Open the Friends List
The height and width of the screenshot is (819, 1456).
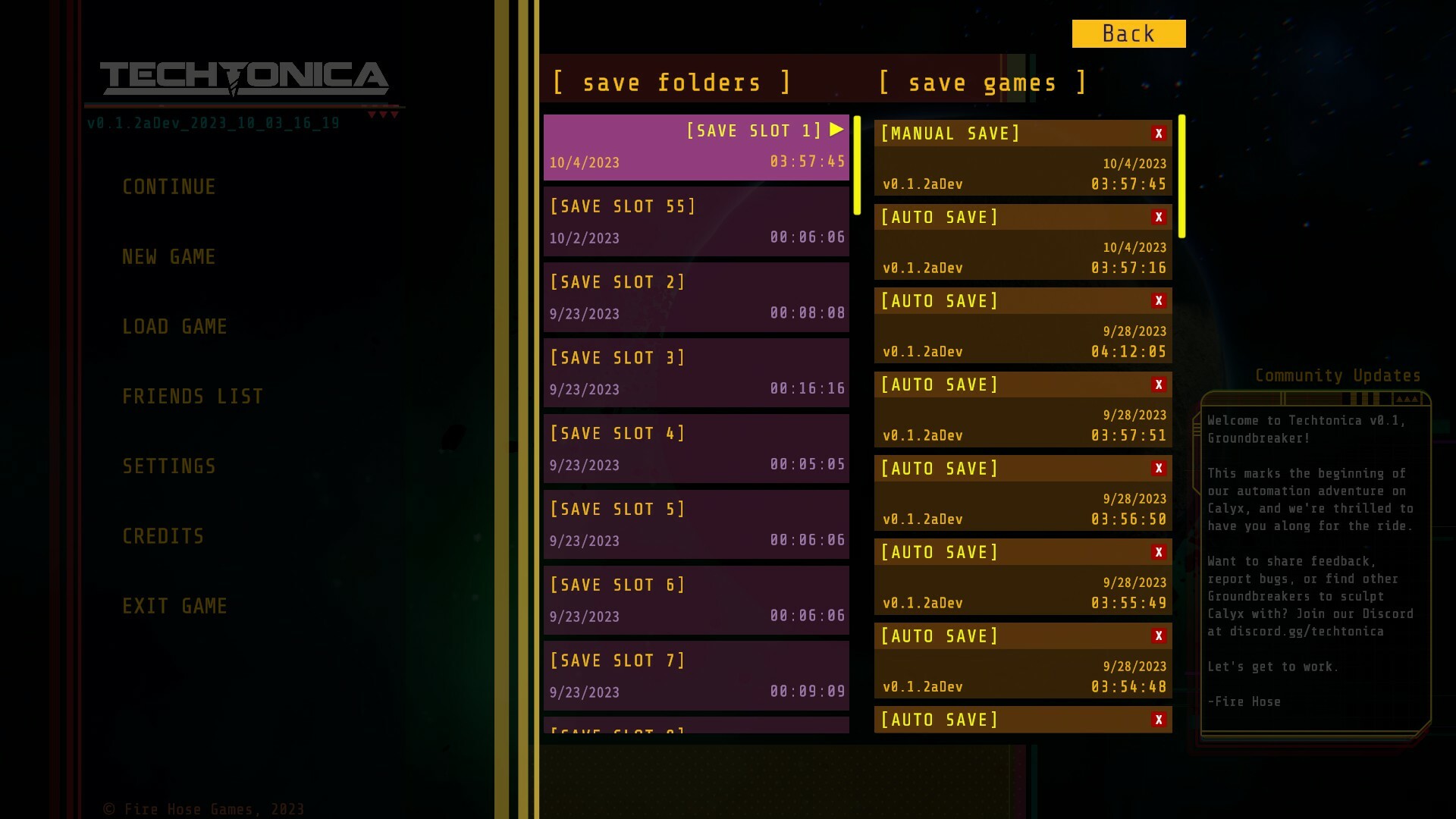(193, 396)
